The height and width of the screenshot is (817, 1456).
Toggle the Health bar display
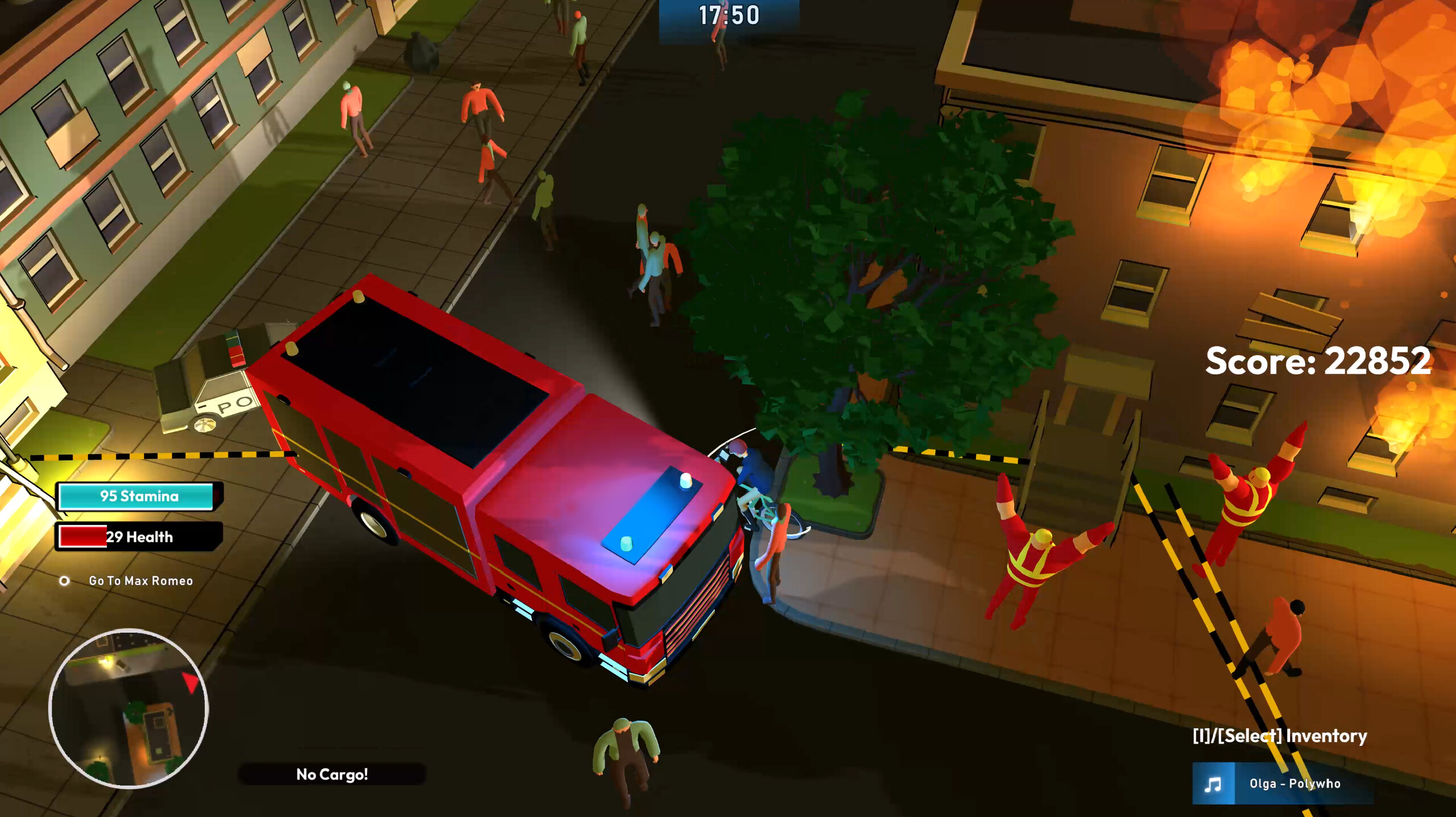point(135,536)
